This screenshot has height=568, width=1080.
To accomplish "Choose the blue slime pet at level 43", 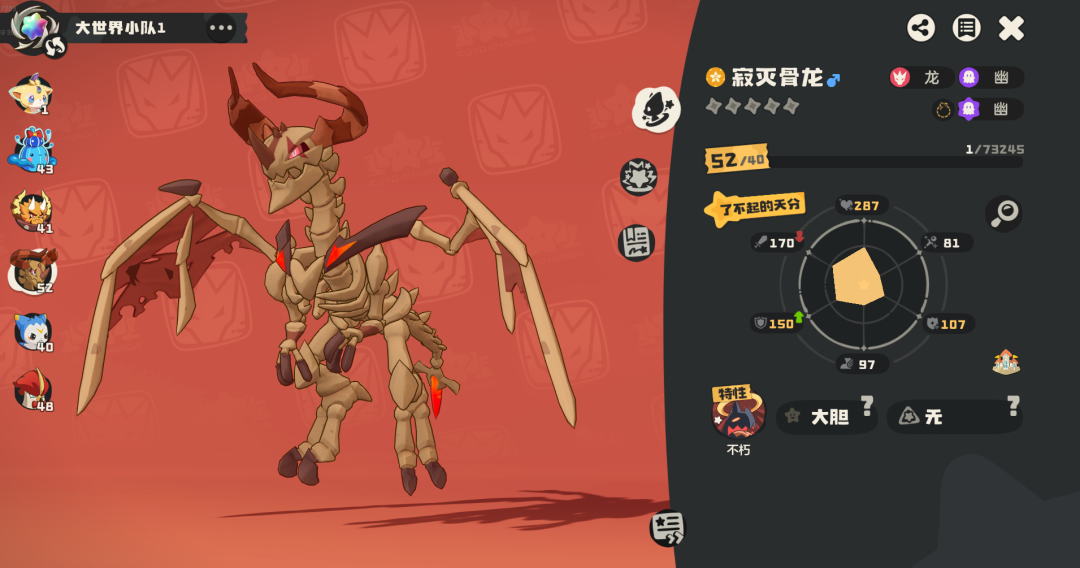I will (32, 150).
